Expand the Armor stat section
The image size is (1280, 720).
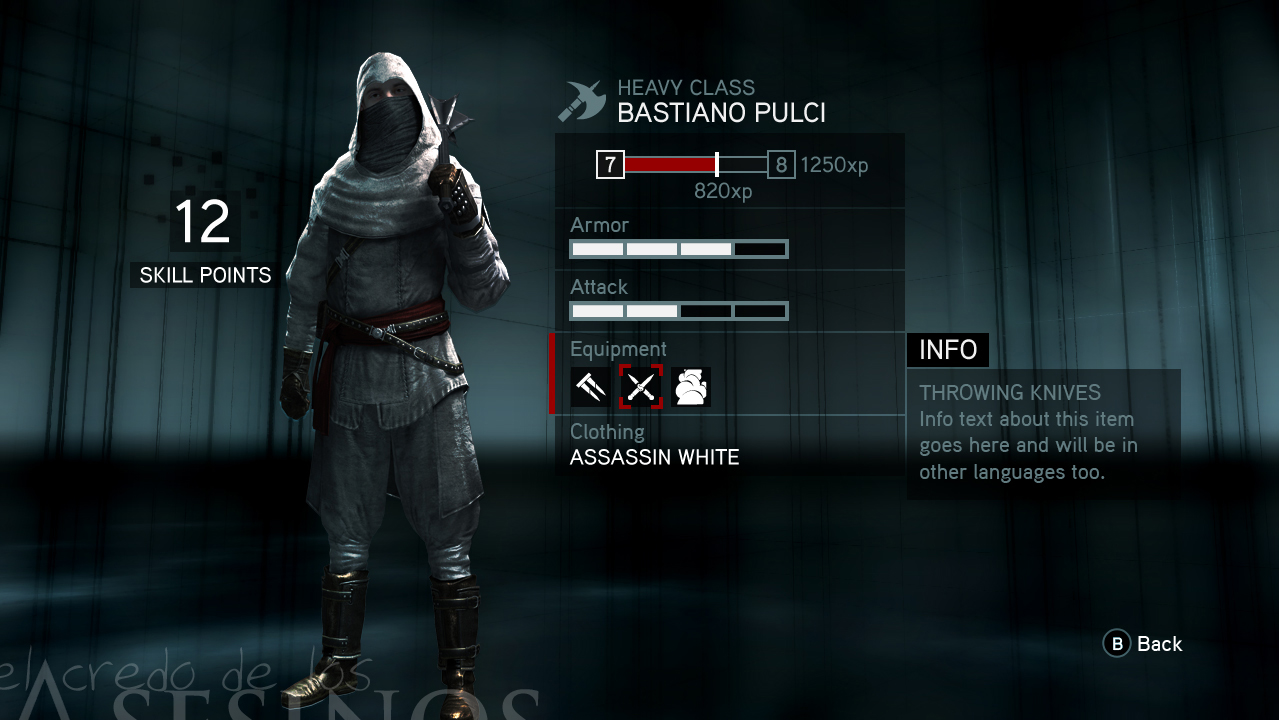(x=598, y=225)
